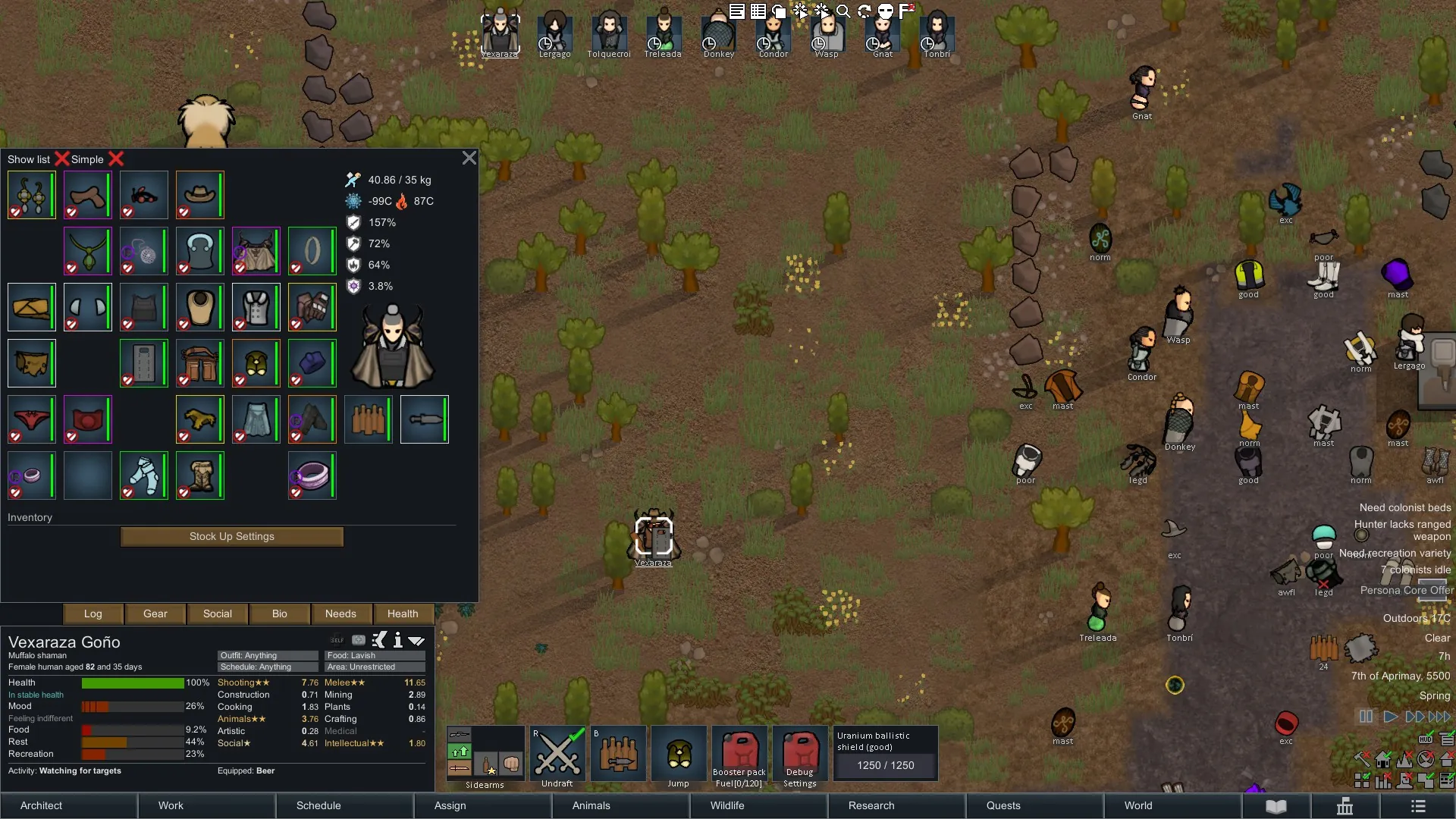The image size is (1456, 819).
Task: Show the Social tab
Action: coord(218,613)
